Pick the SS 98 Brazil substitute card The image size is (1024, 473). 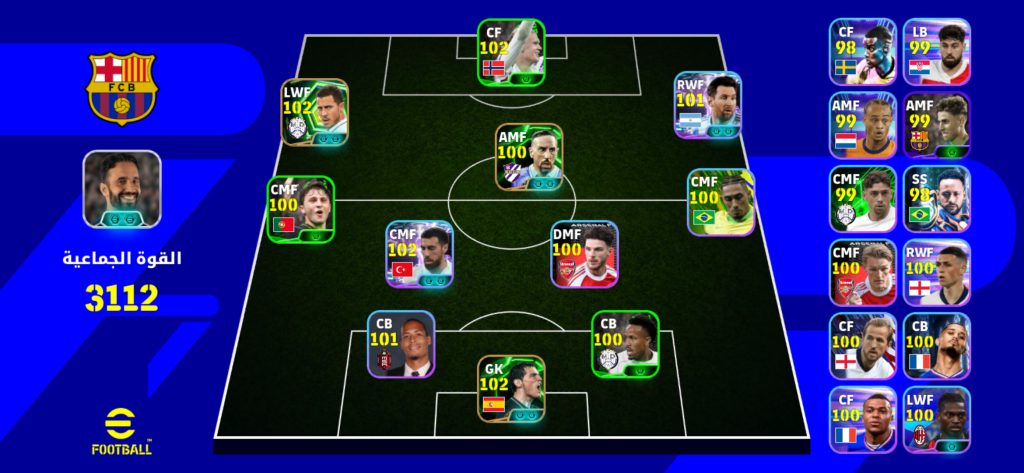[x=936, y=198]
